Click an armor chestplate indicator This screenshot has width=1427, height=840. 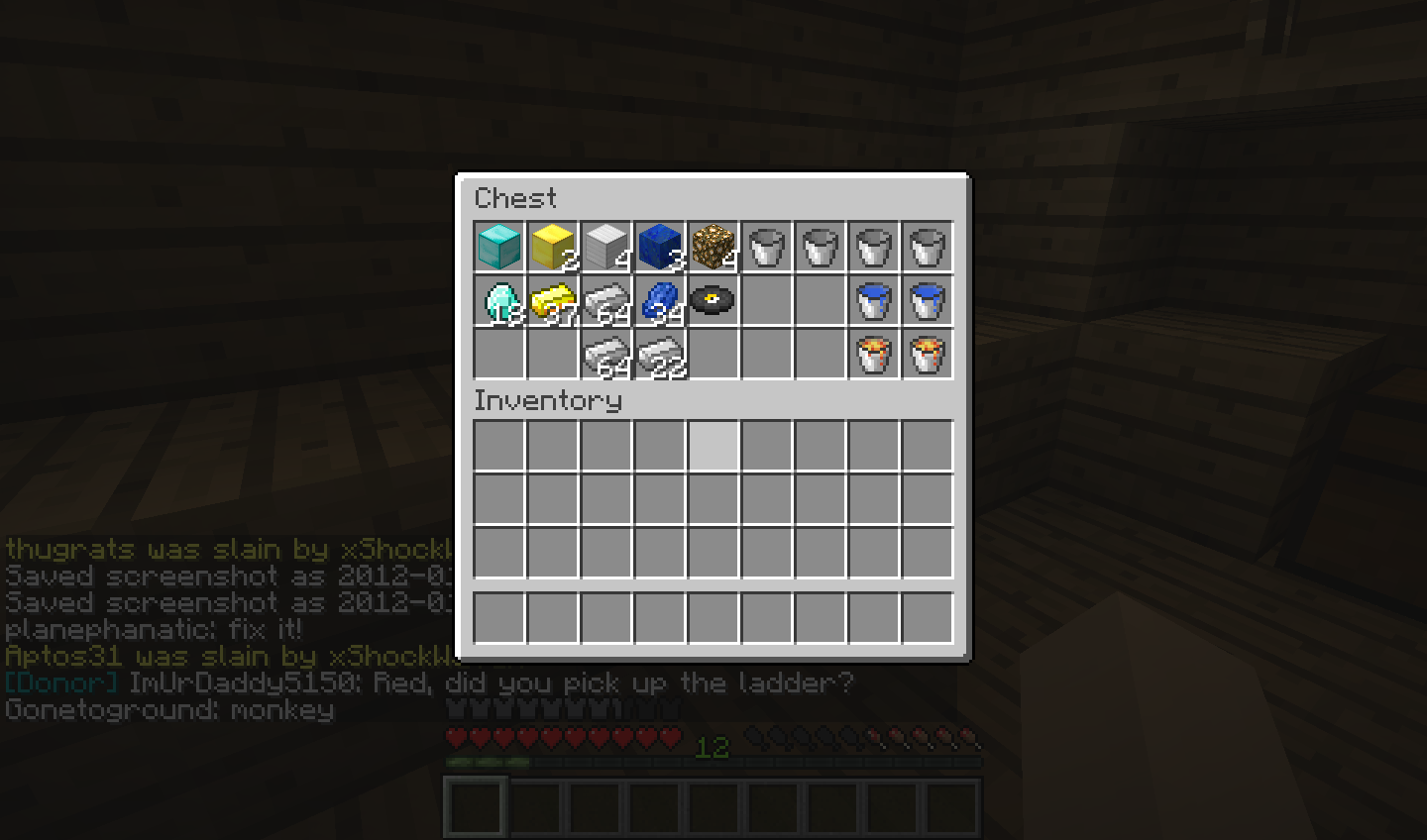tap(466, 707)
